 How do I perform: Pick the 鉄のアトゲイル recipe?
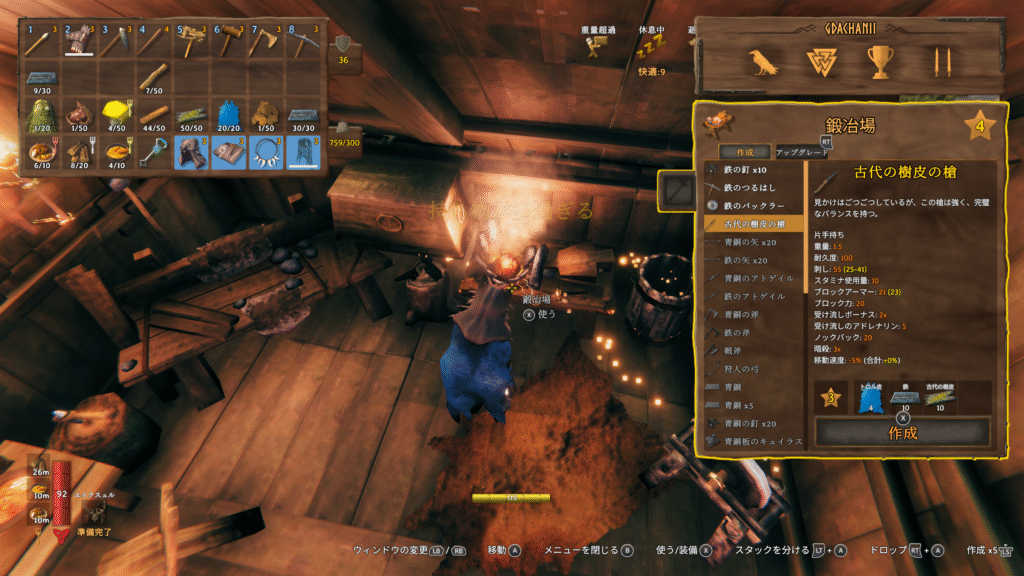point(752,296)
